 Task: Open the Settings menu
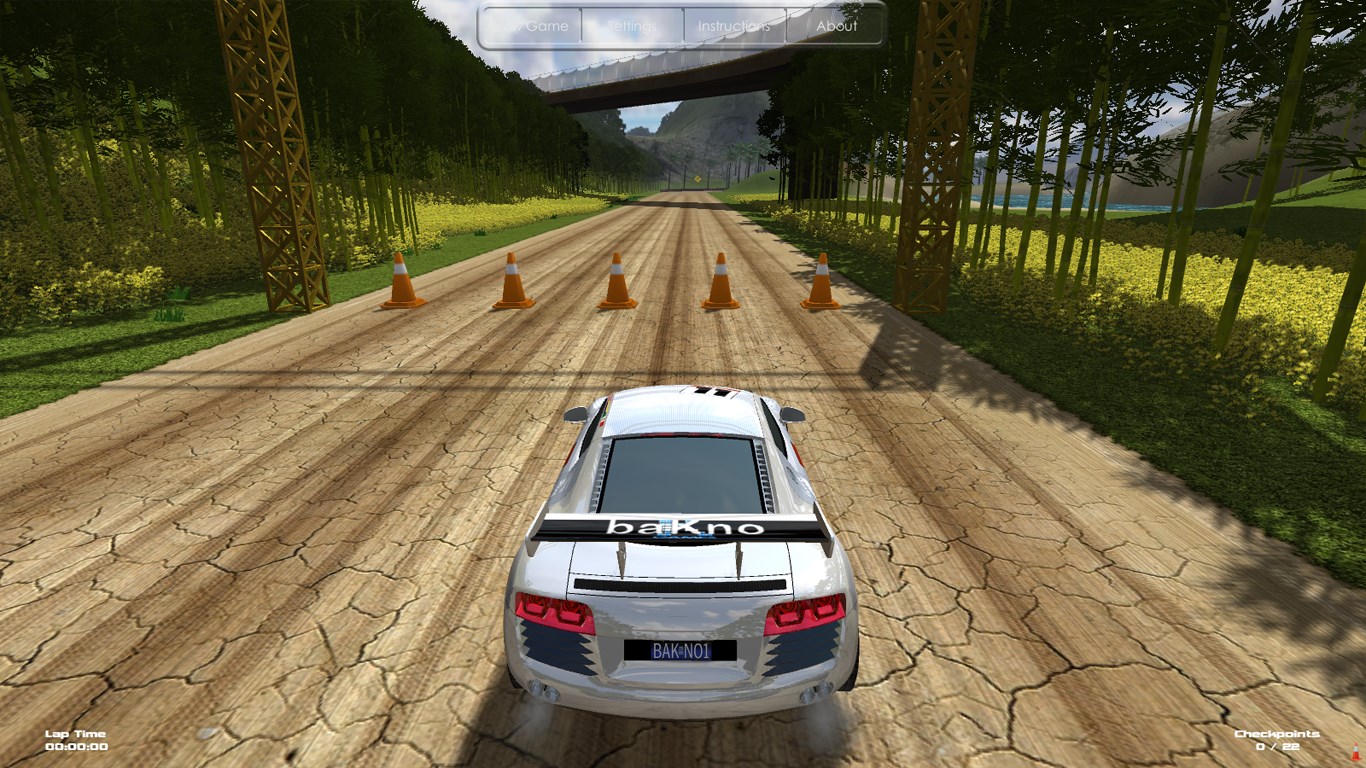pyautogui.click(x=633, y=26)
